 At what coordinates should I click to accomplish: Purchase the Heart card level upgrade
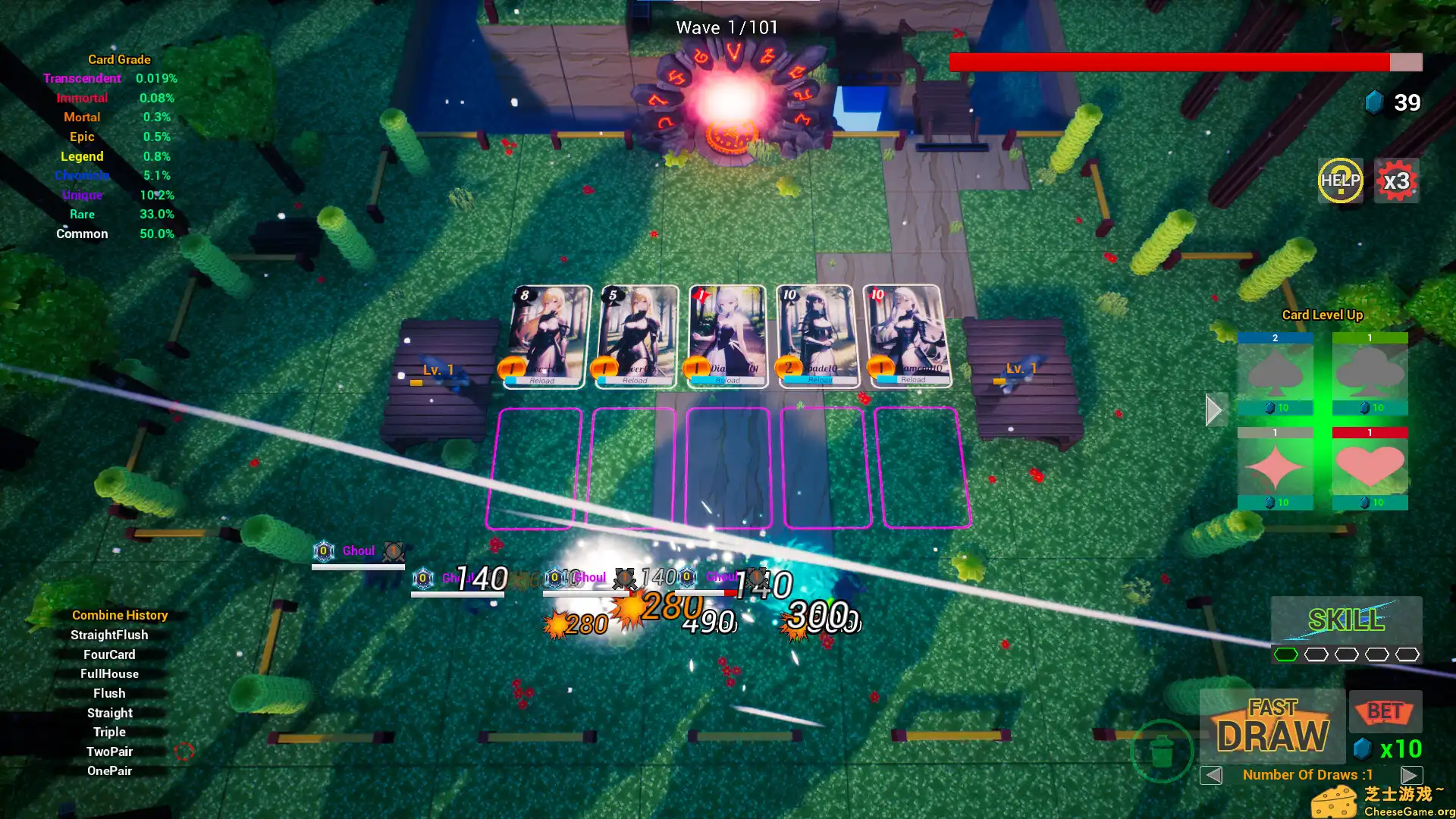pyautogui.click(x=1370, y=466)
